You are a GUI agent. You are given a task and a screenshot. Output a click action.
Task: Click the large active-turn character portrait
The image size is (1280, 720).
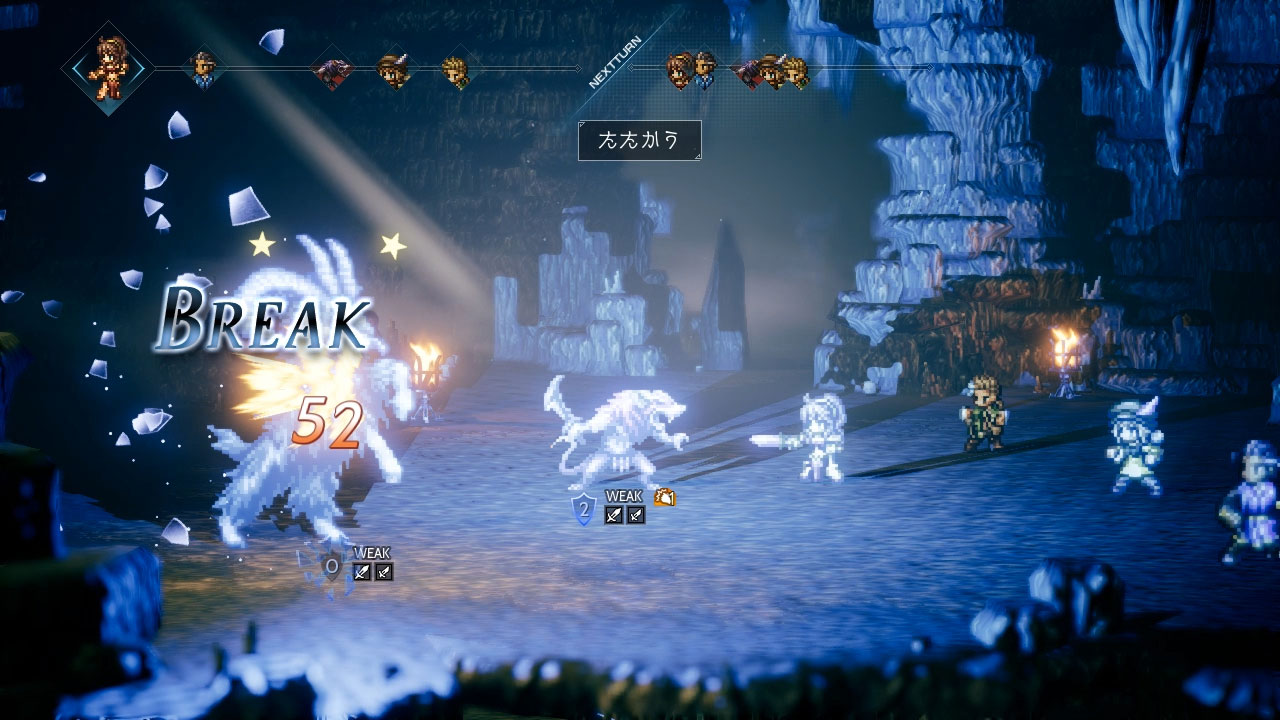(107, 68)
